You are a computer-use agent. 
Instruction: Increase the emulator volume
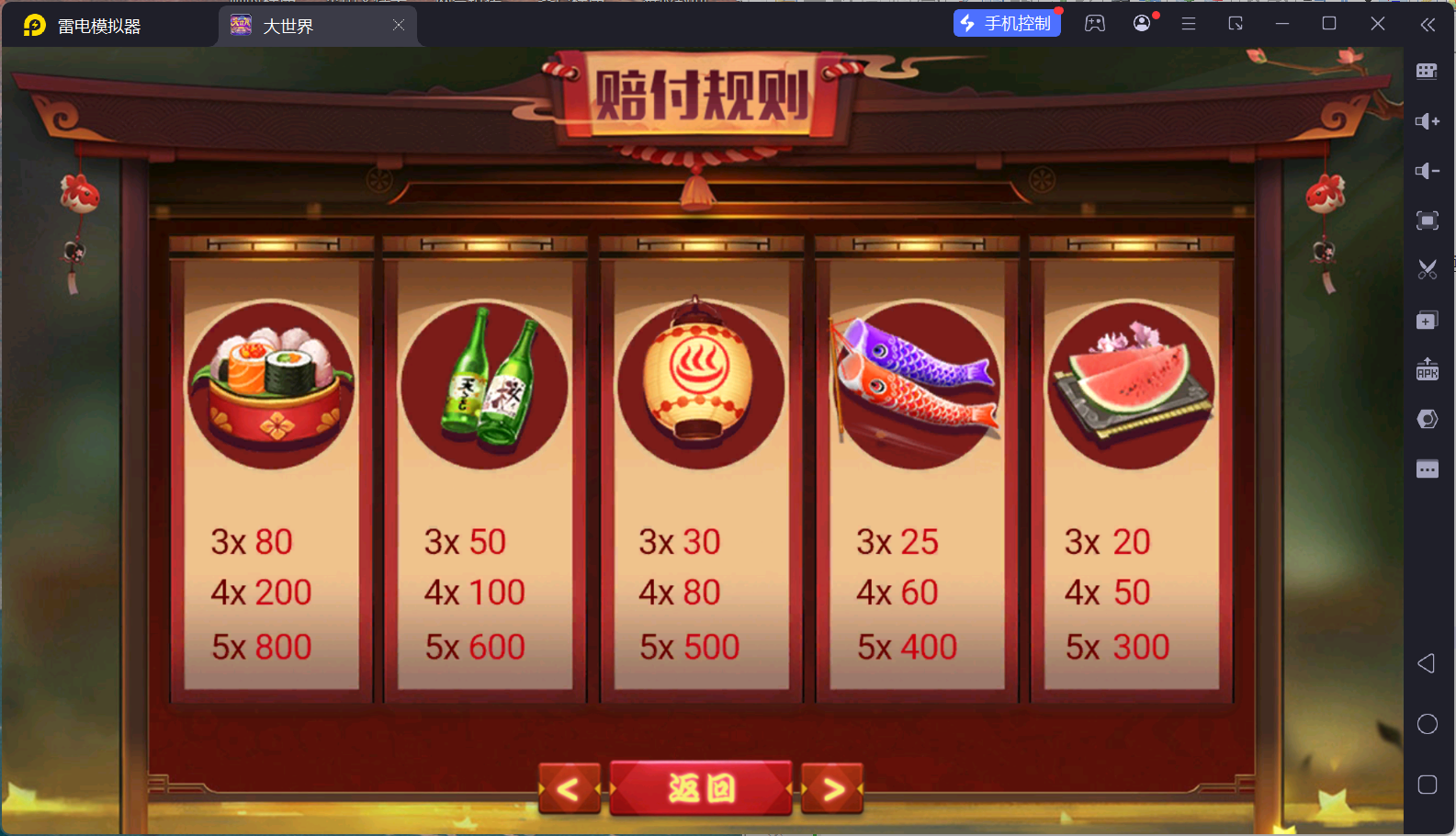click(x=1428, y=120)
